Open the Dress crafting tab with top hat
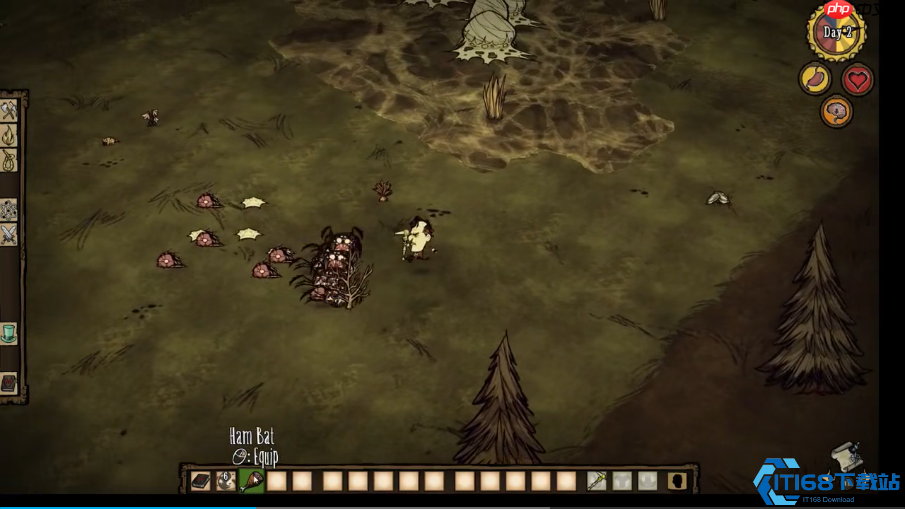 (x=9, y=333)
